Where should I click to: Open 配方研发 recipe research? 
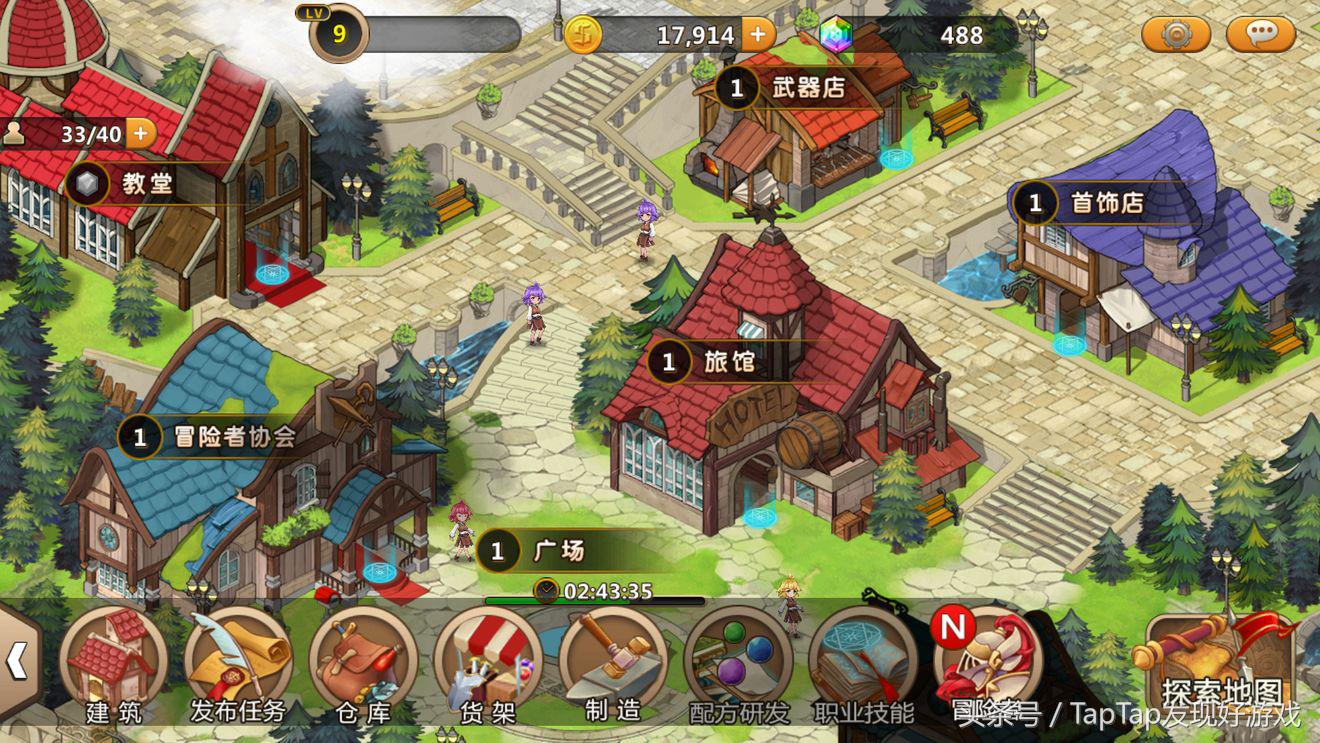739,662
